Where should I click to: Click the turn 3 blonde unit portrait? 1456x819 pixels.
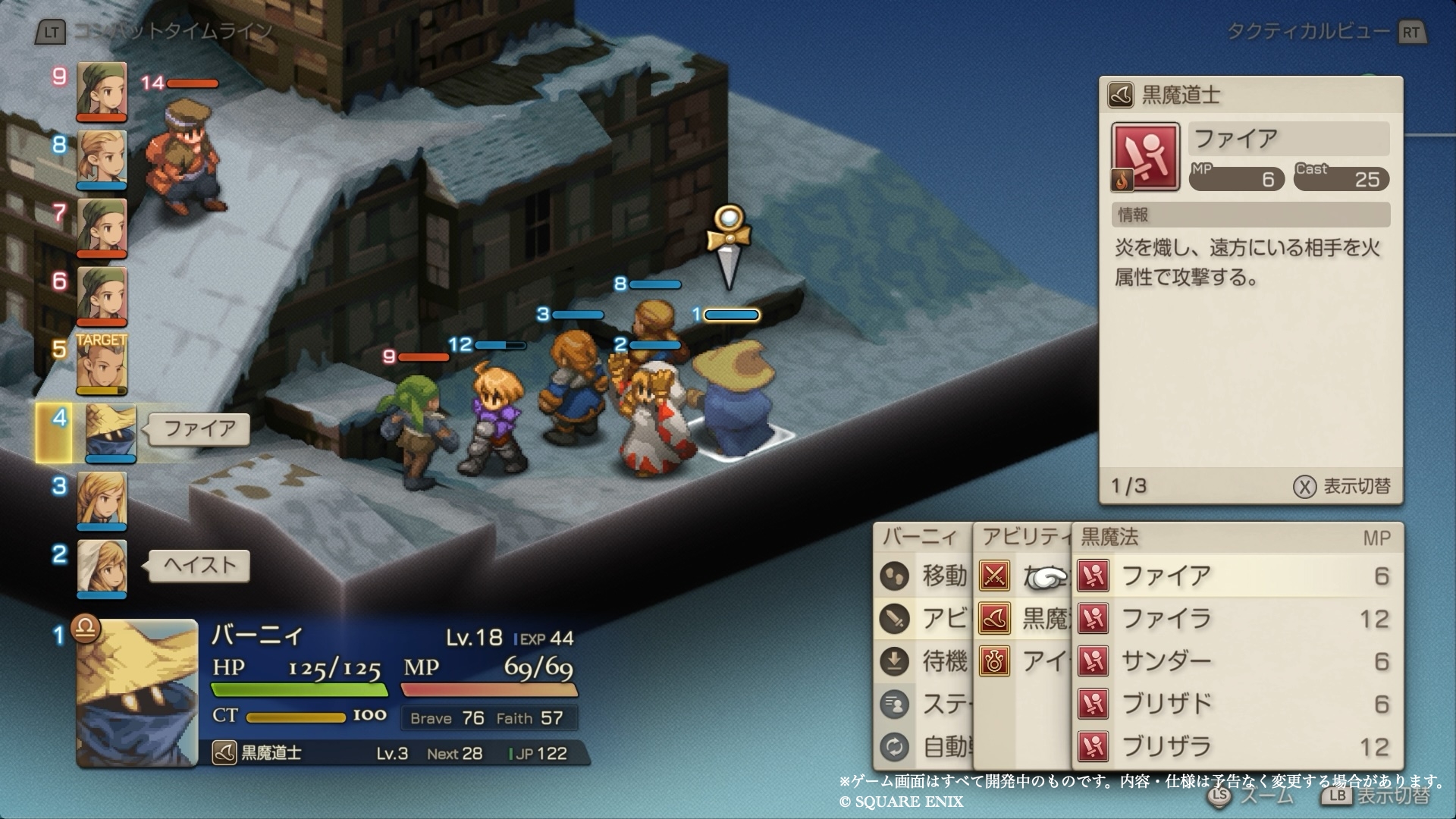102,499
